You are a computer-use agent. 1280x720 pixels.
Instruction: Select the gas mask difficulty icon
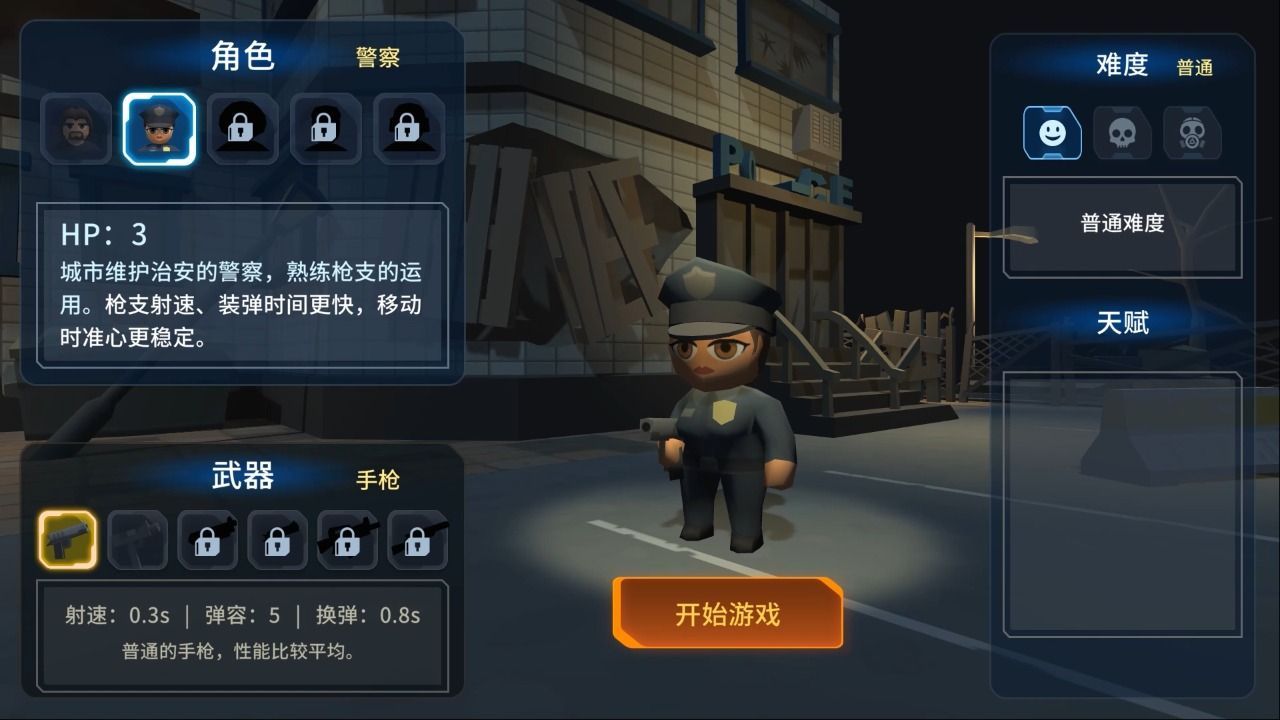pos(1190,133)
